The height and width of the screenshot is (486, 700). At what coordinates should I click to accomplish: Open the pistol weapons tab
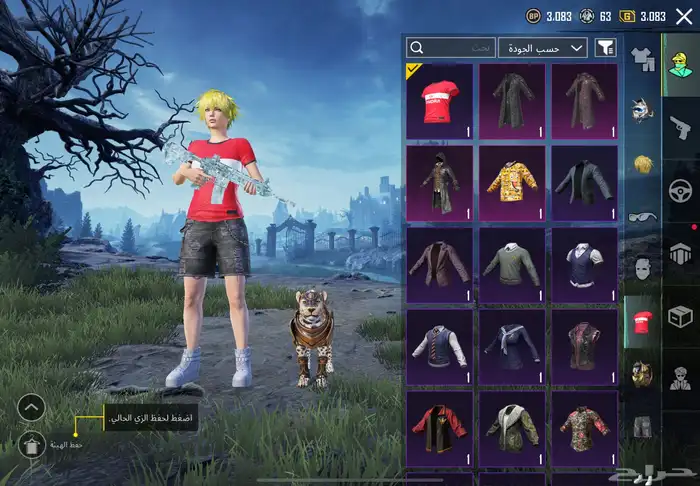[x=681, y=127]
